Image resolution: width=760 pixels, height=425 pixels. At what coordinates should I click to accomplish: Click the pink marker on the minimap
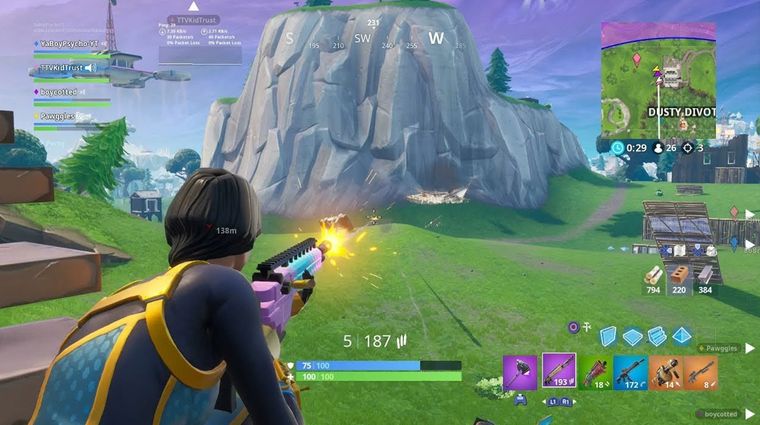pyautogui.click(x=636, y=59)
